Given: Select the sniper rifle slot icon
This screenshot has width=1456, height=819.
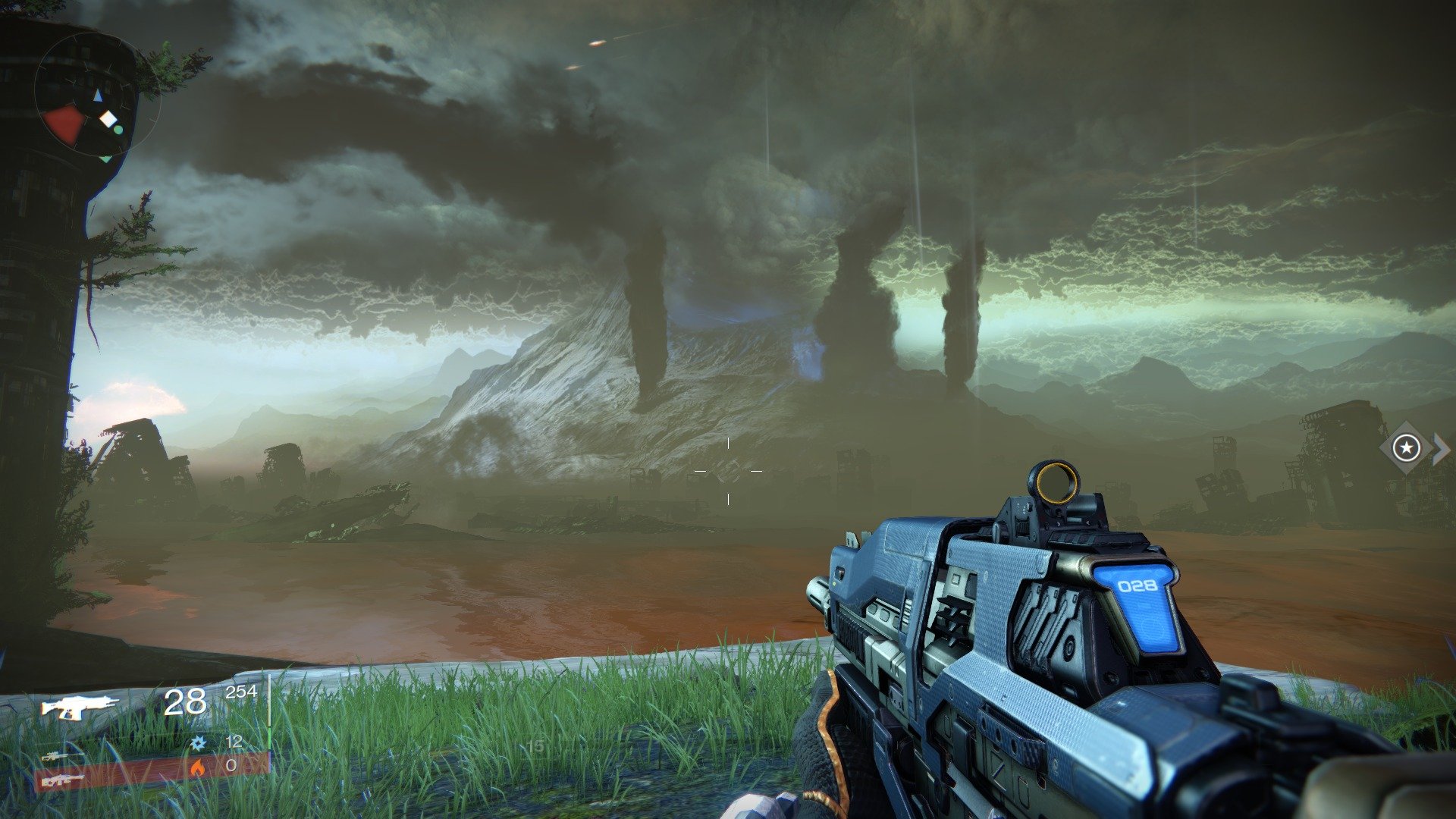Looking at the screenshot, I should click(x=55, y=758).
